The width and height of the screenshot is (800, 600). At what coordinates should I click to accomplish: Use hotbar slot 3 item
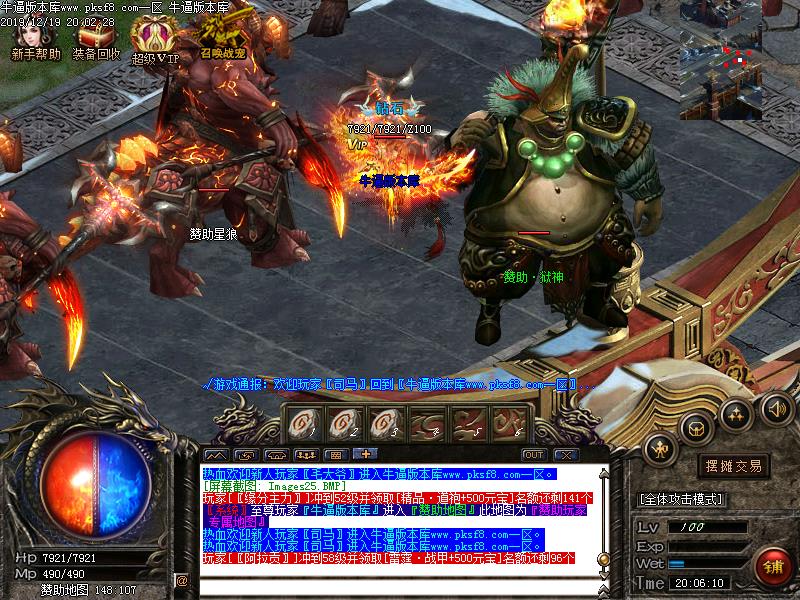[383, 422]
